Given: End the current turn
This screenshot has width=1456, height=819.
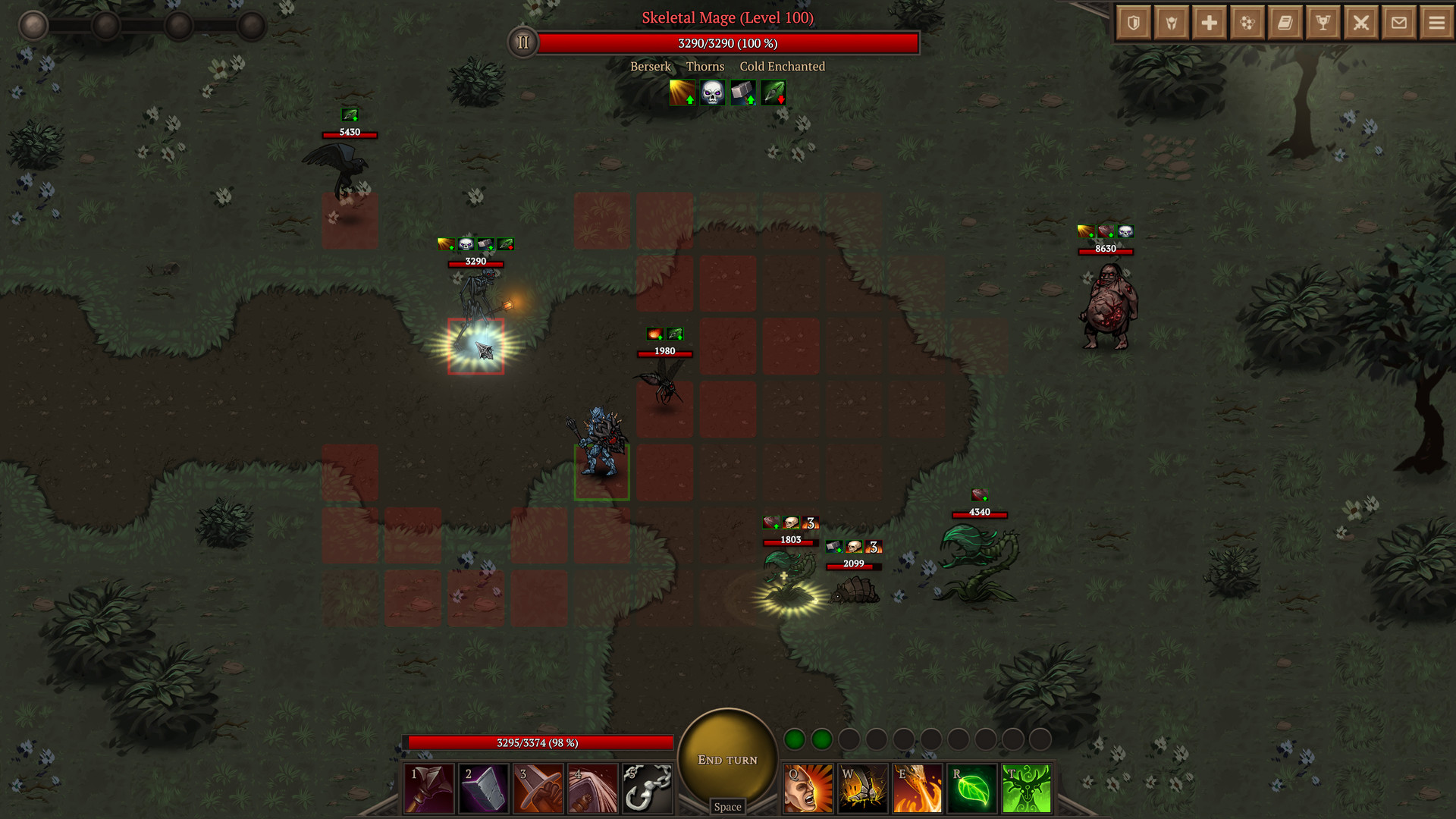Looking at the screenshot, I should [727, 759].
